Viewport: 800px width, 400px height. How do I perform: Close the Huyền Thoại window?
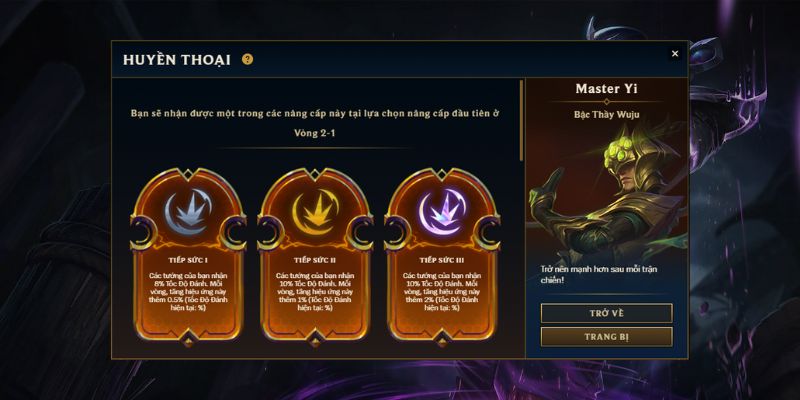[675, 54]
